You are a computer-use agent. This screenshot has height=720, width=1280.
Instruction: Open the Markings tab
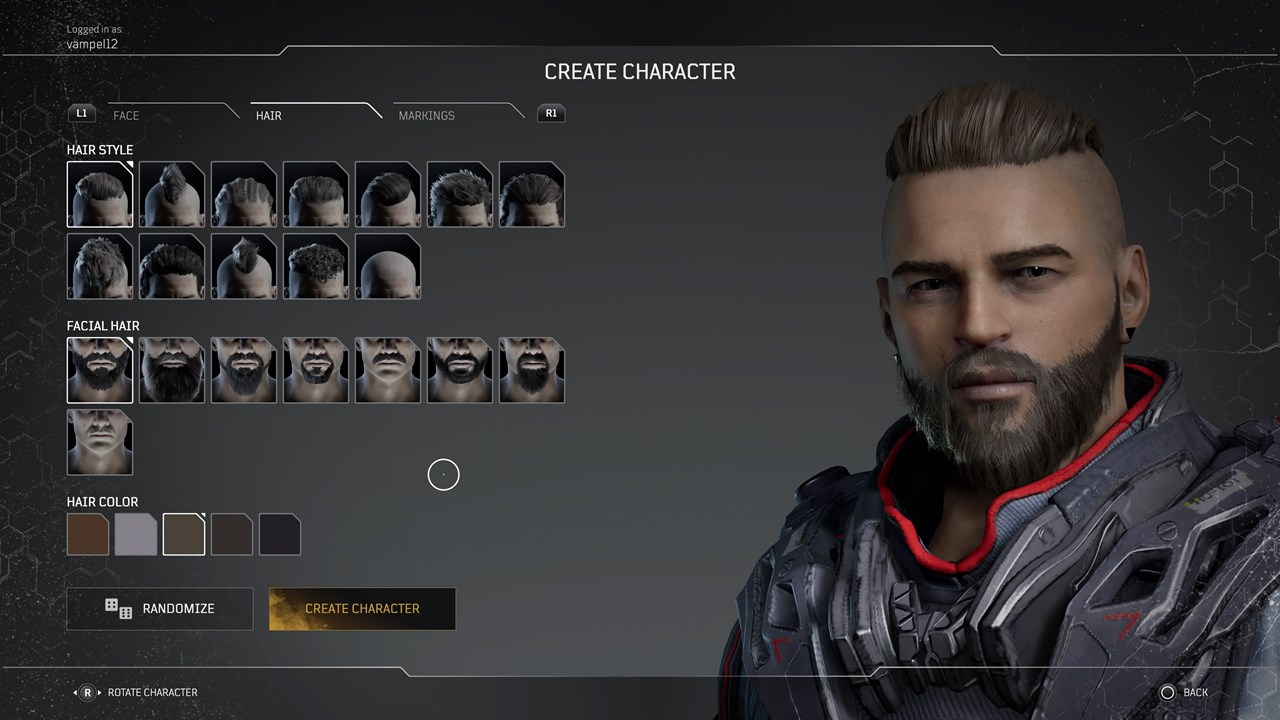point(426,115)
